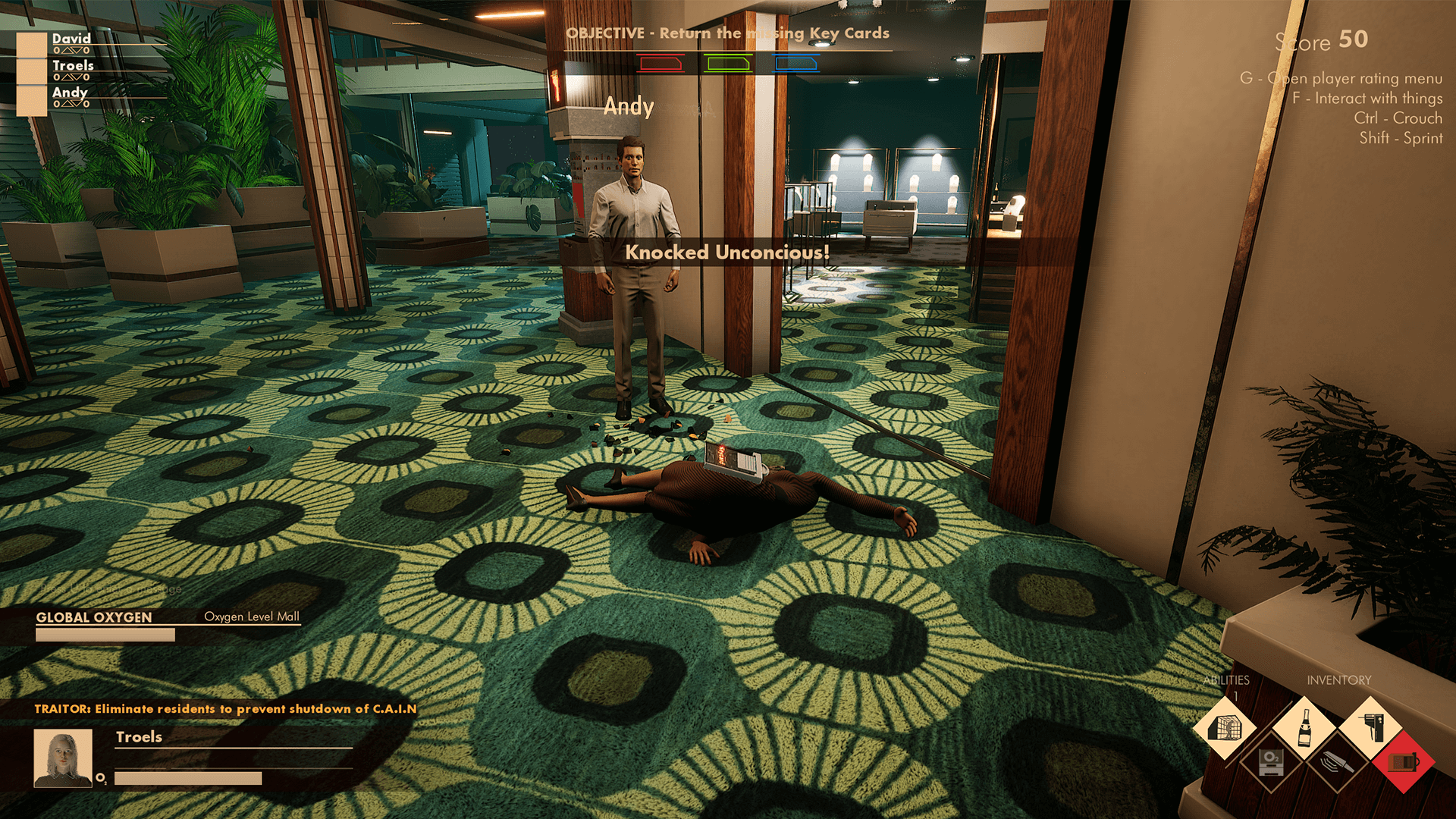Select the cage trap ability icon
This screenshot has width=1456, height=819.
(1226, 728)
